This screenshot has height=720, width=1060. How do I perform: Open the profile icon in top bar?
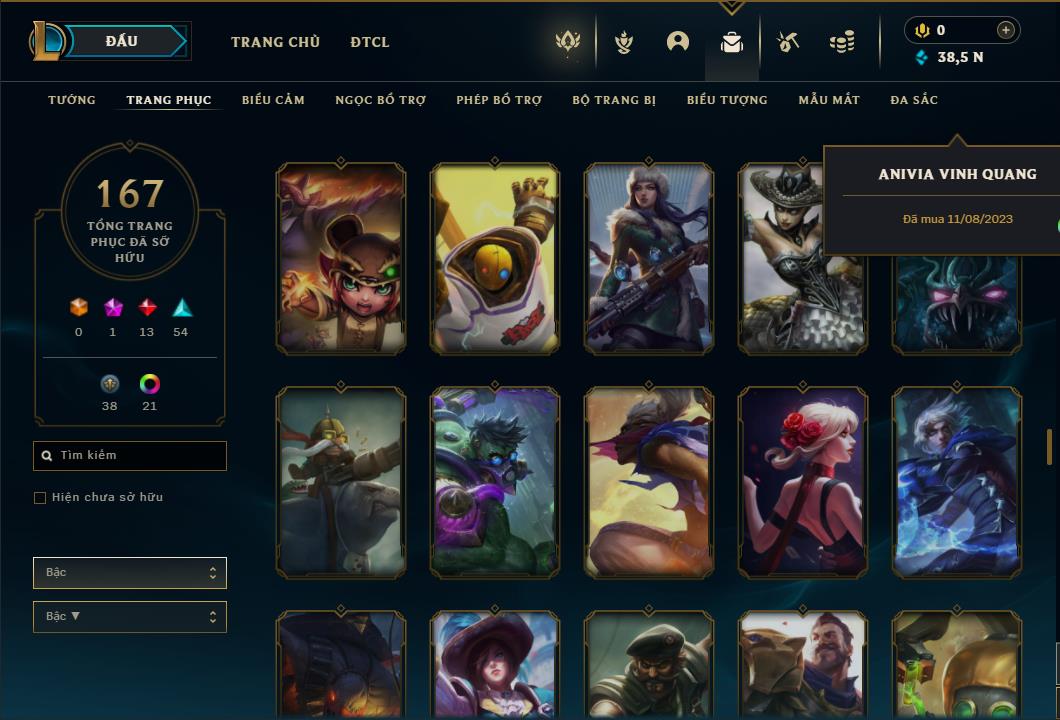point(678,42)
